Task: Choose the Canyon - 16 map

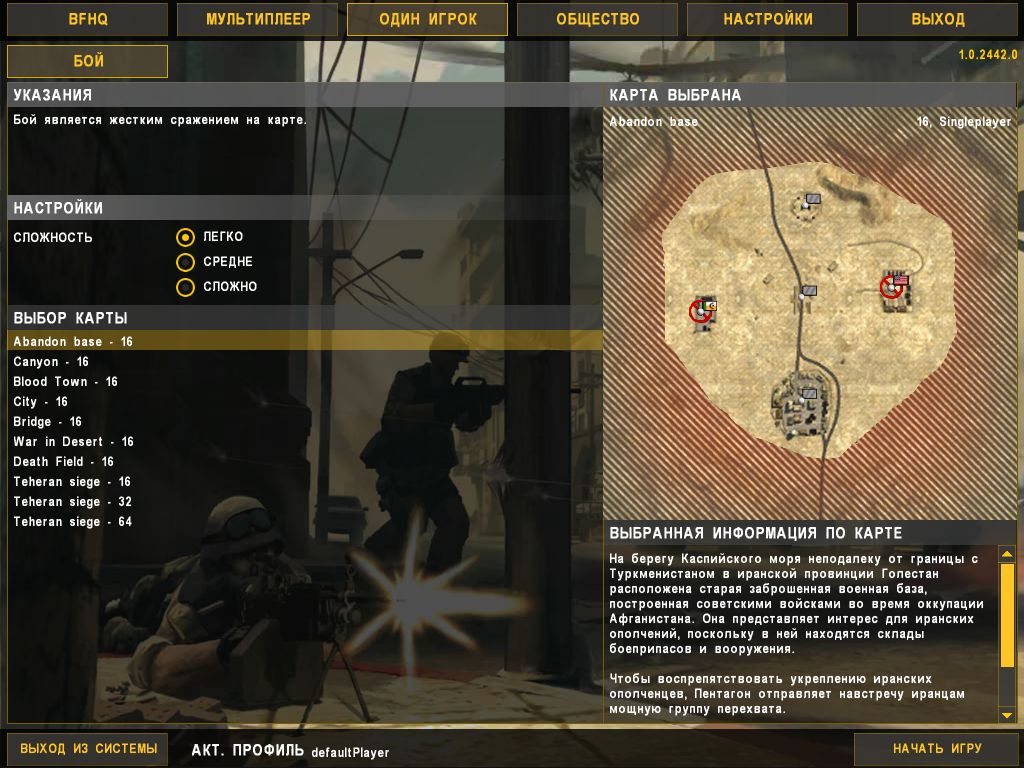Action: click(x=51, y=362)
